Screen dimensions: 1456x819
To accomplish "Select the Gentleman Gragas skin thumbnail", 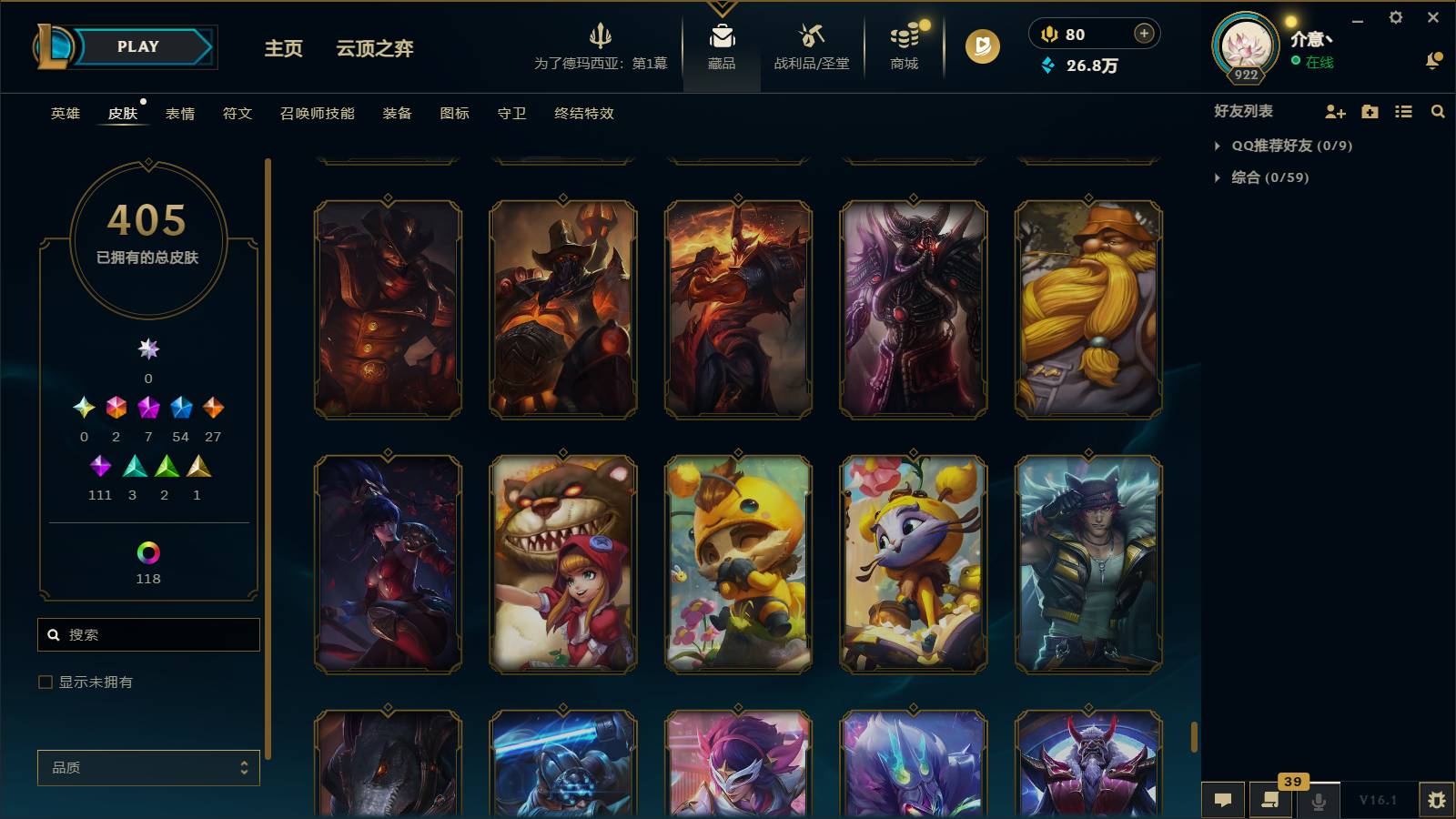I will click(1087, 310).
